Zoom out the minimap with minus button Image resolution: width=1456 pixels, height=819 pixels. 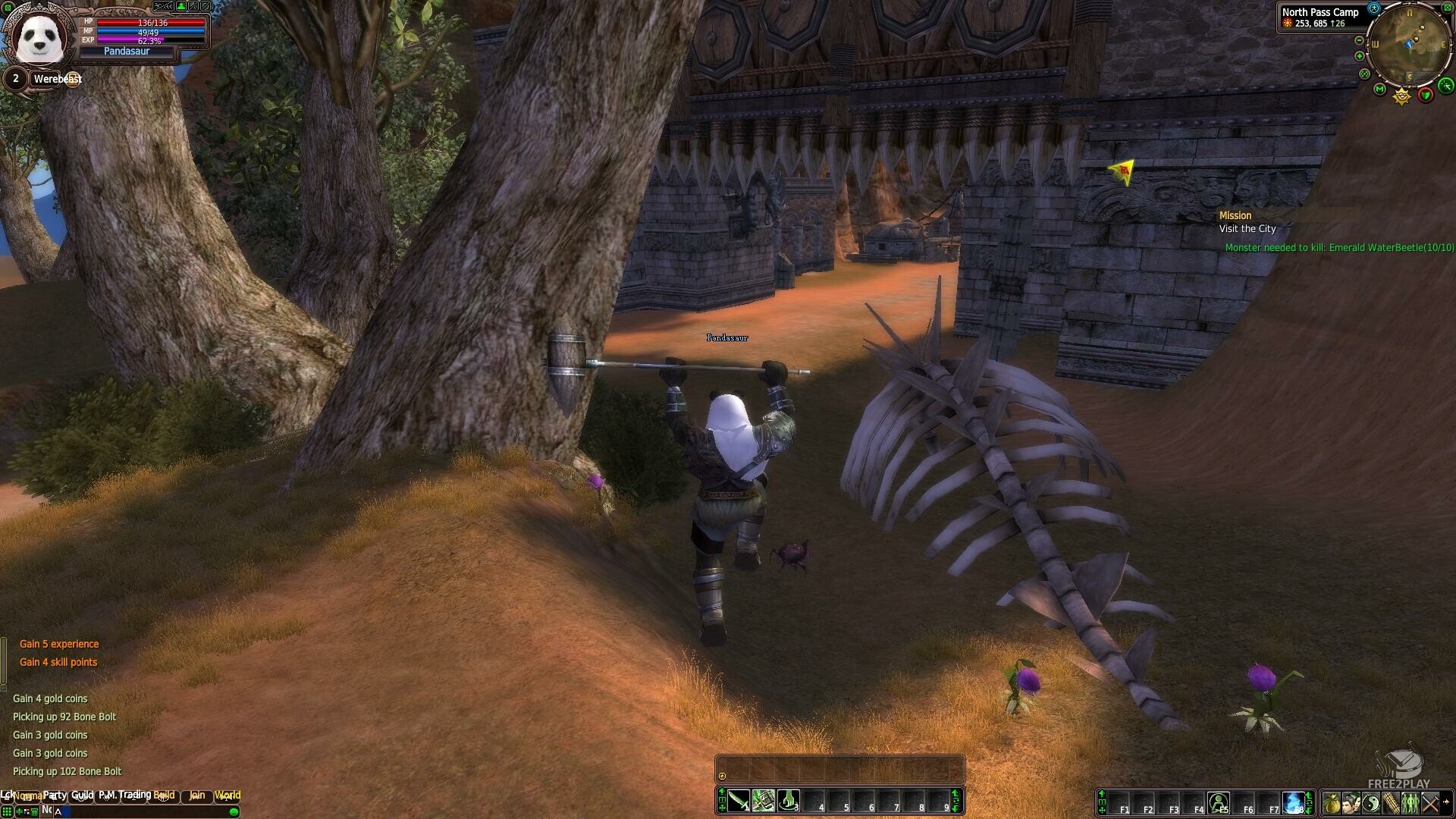tap(1360, 40)
